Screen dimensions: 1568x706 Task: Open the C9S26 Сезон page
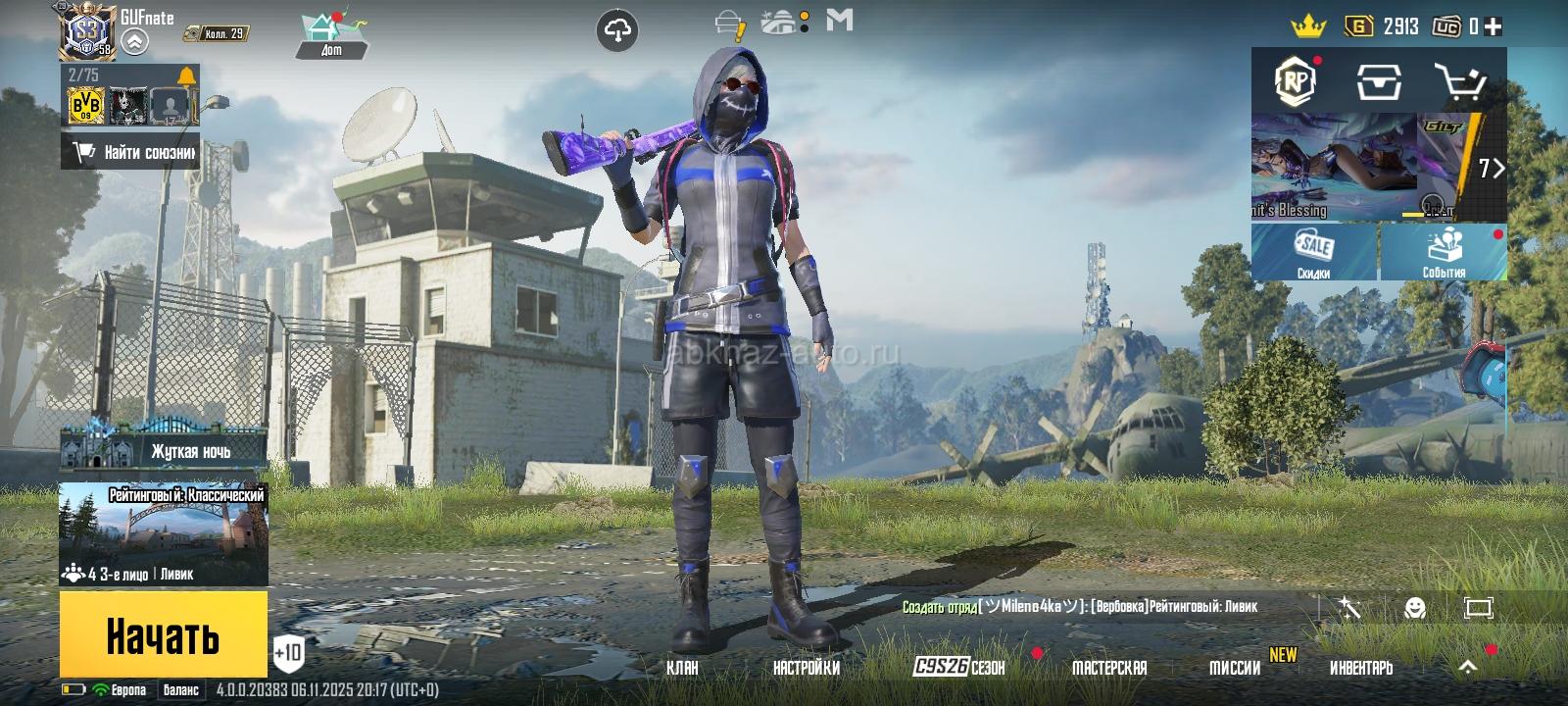tap(959, 668)
